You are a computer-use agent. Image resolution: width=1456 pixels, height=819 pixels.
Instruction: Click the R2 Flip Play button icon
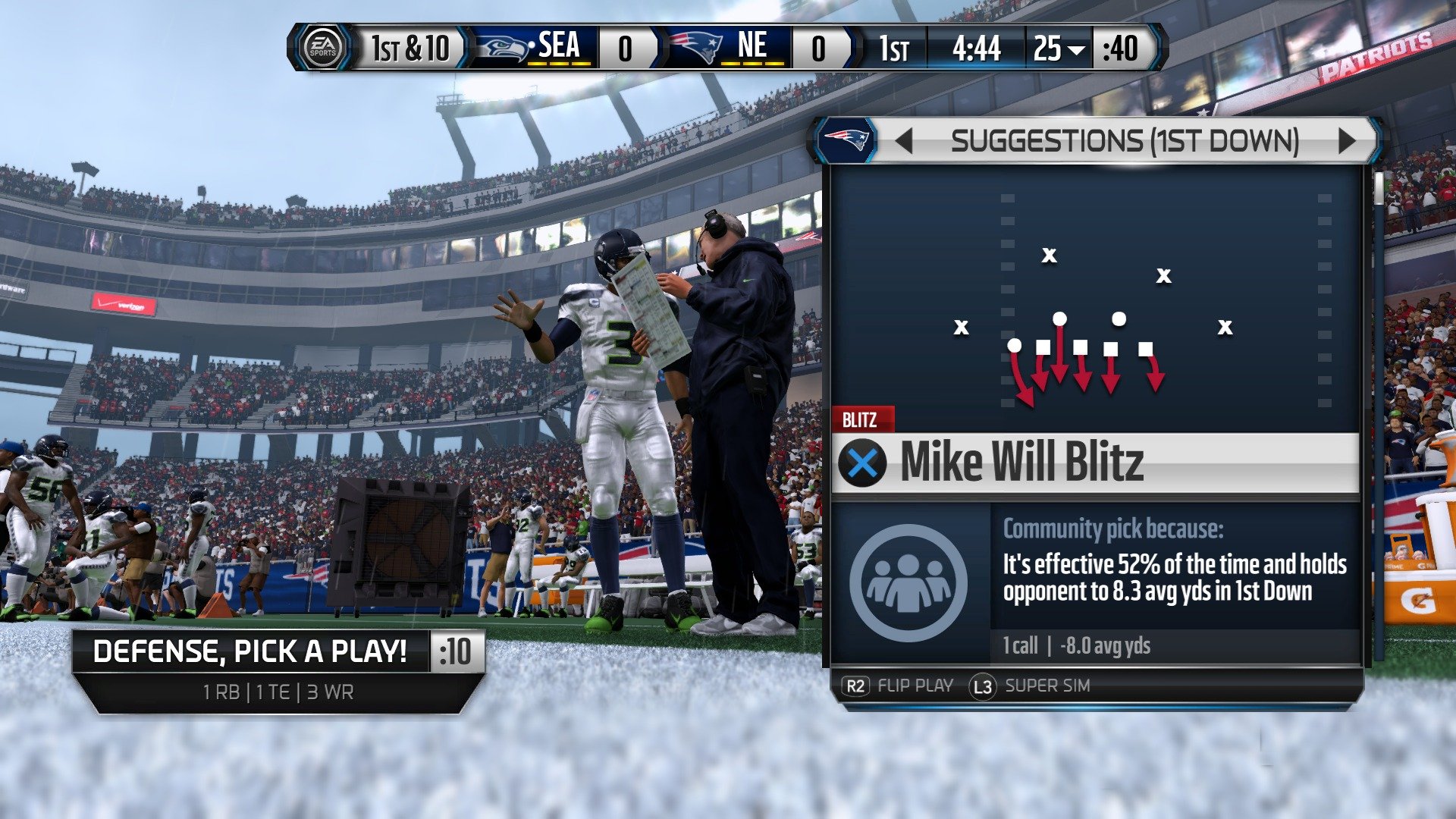pyautogui.click(x=855, y=686)
